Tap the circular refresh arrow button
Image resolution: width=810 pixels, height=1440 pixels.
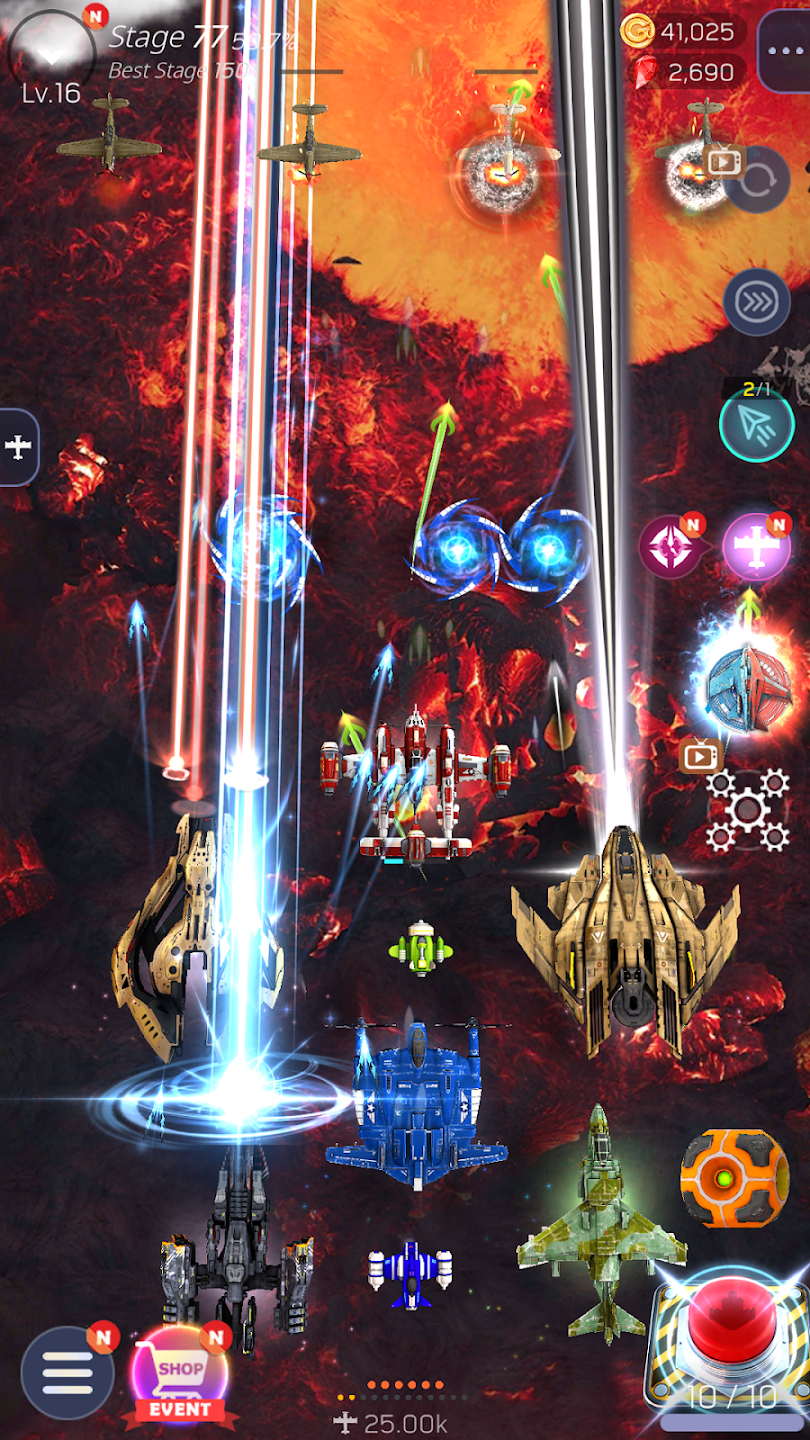(x=758, y=181)
